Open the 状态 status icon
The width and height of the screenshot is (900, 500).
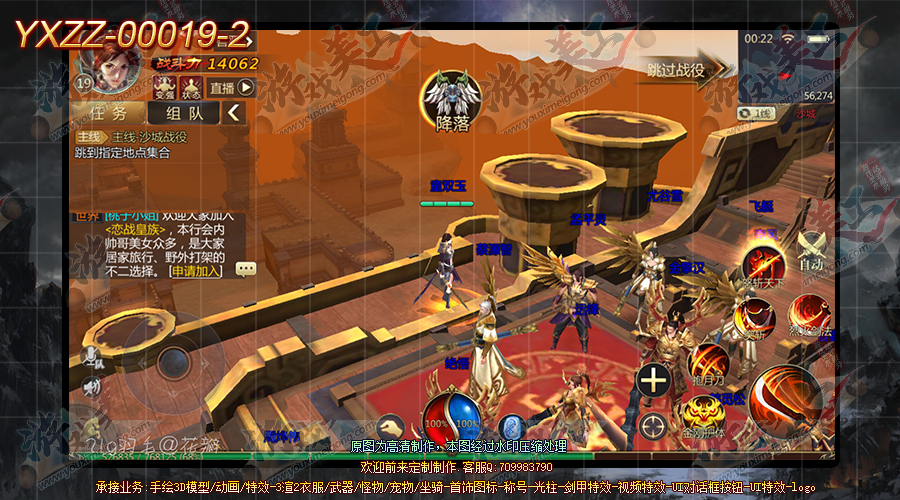coord(190,87)
